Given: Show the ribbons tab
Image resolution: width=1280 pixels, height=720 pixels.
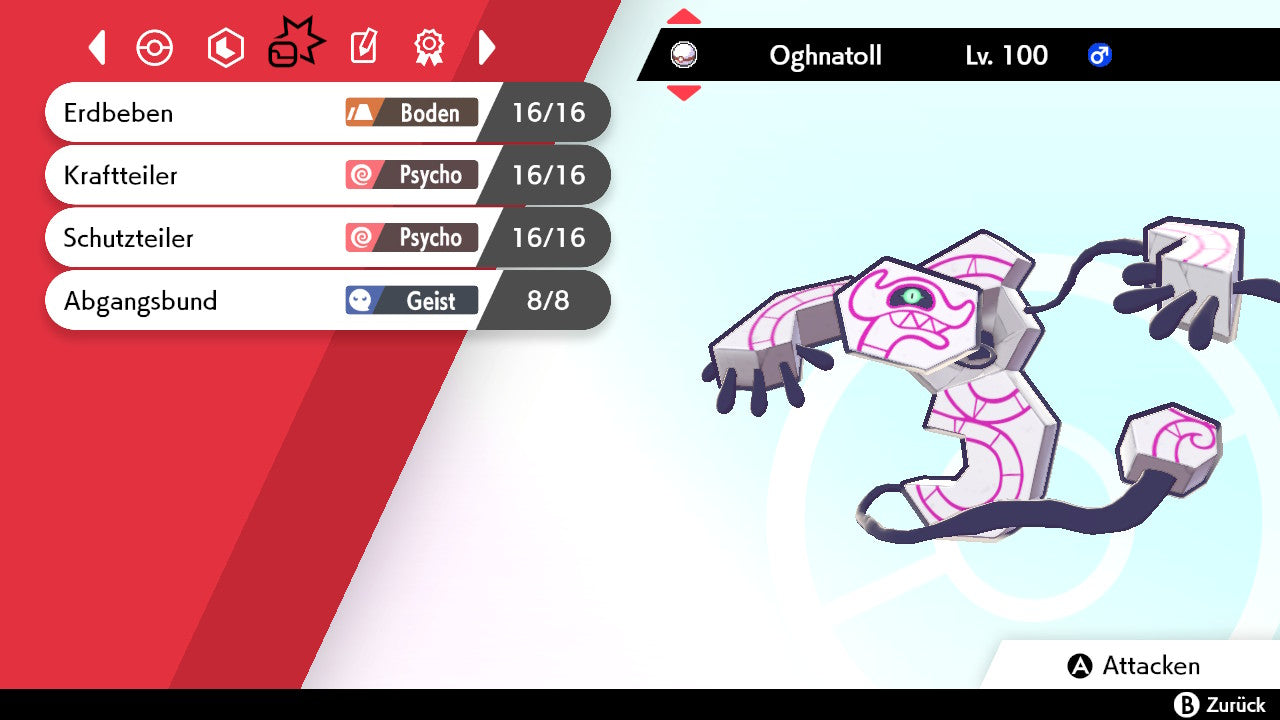Looking at the screenshot, I should point(429,46).
